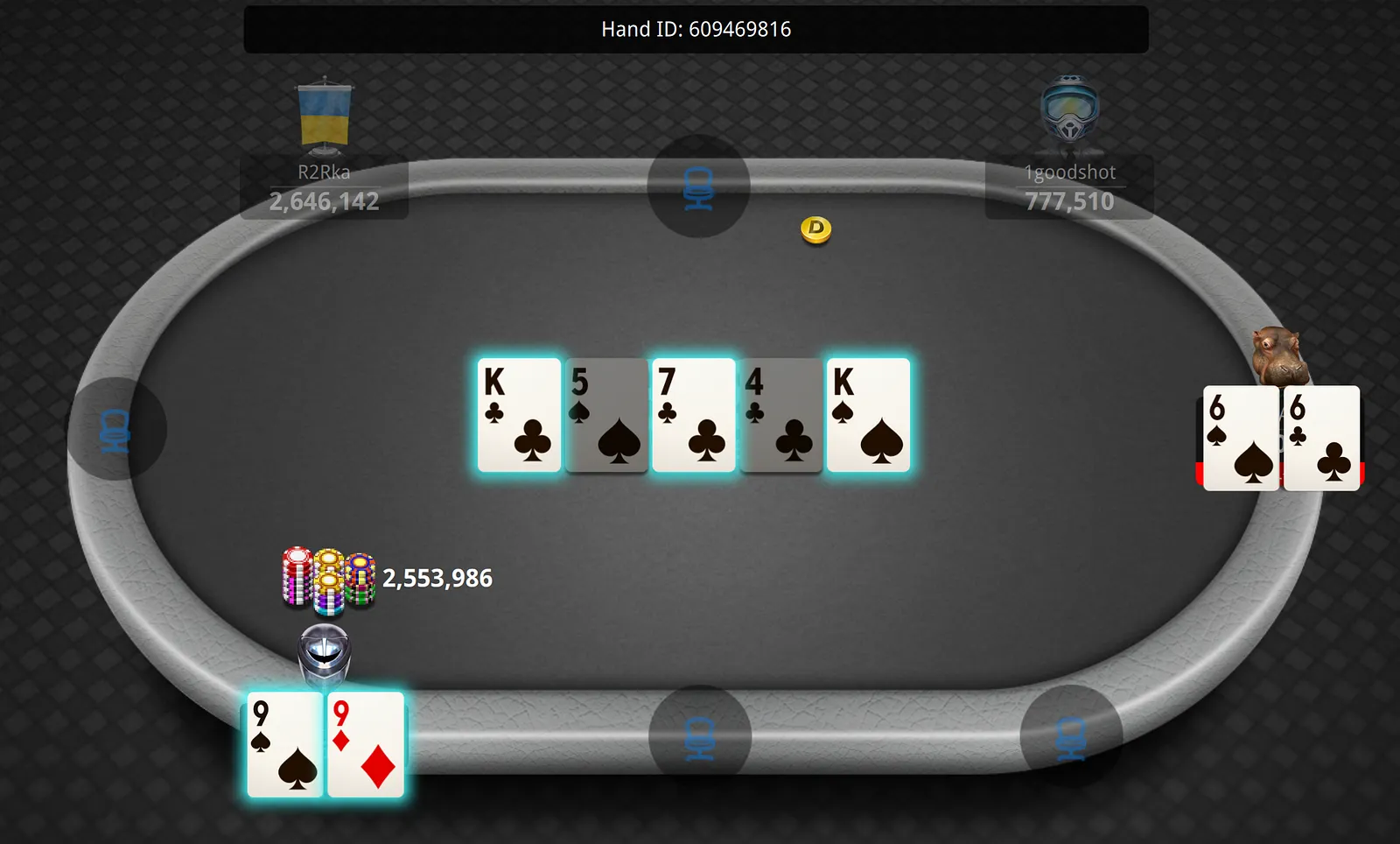Screen dimensions: 1400x844
Task: Click the 7 of clubs community card
Action: tap(694, 415)
